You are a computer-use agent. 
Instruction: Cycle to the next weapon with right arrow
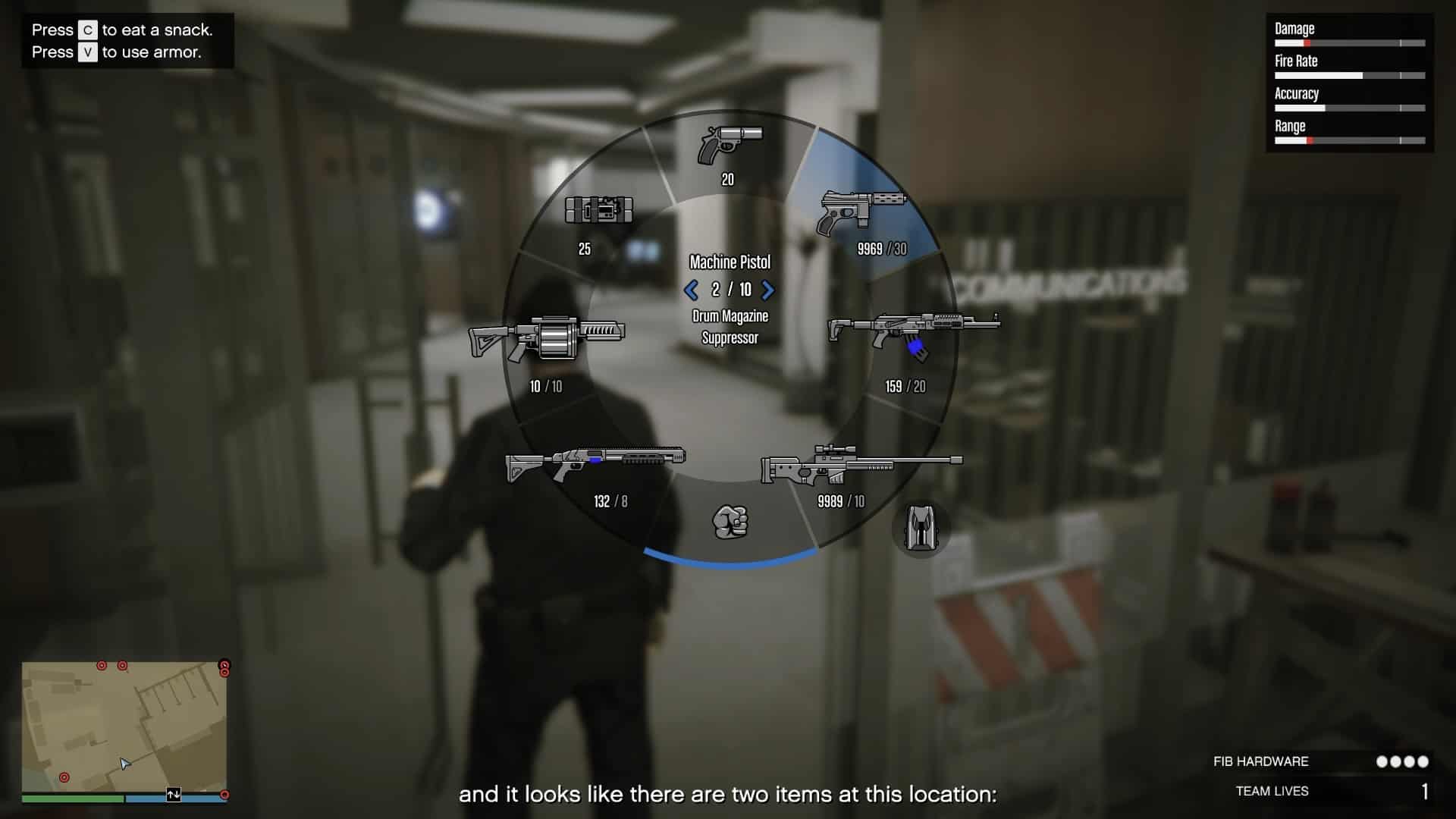coord(768,290)
